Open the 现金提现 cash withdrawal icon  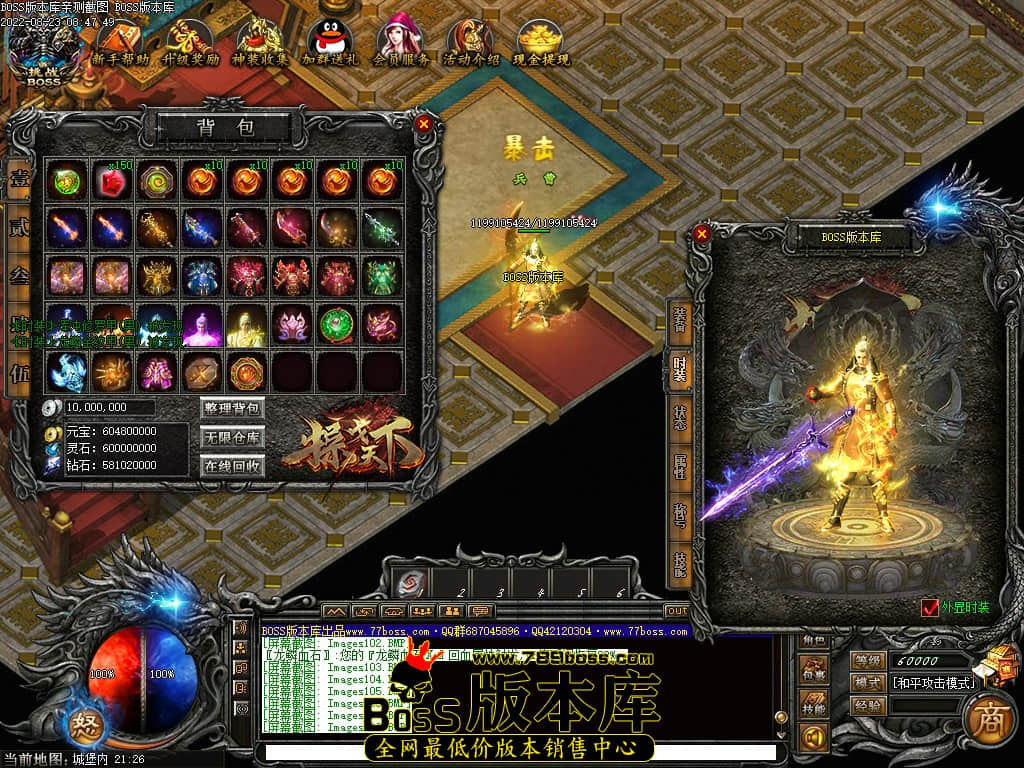(x=541, y=42)
